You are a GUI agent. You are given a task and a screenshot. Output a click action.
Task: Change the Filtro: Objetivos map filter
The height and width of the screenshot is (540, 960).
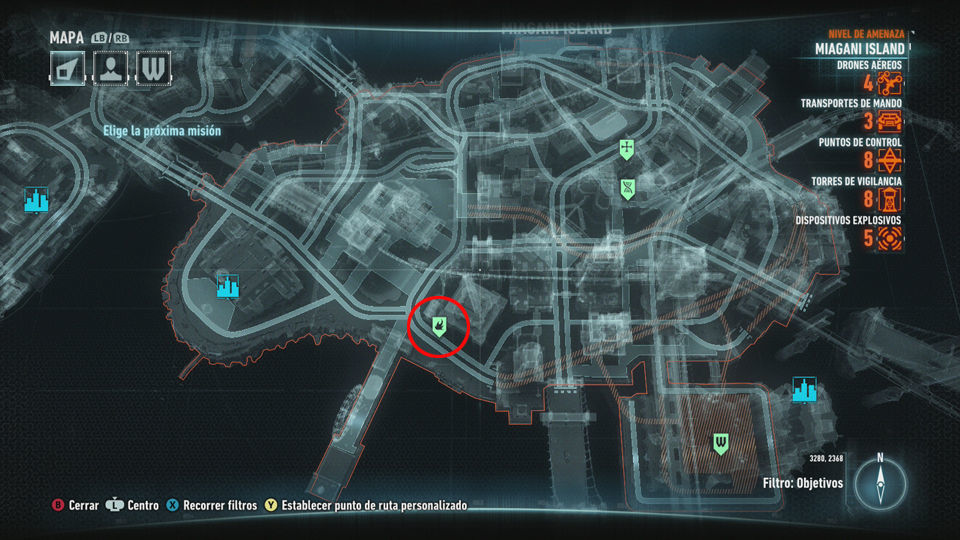(802, 483)
